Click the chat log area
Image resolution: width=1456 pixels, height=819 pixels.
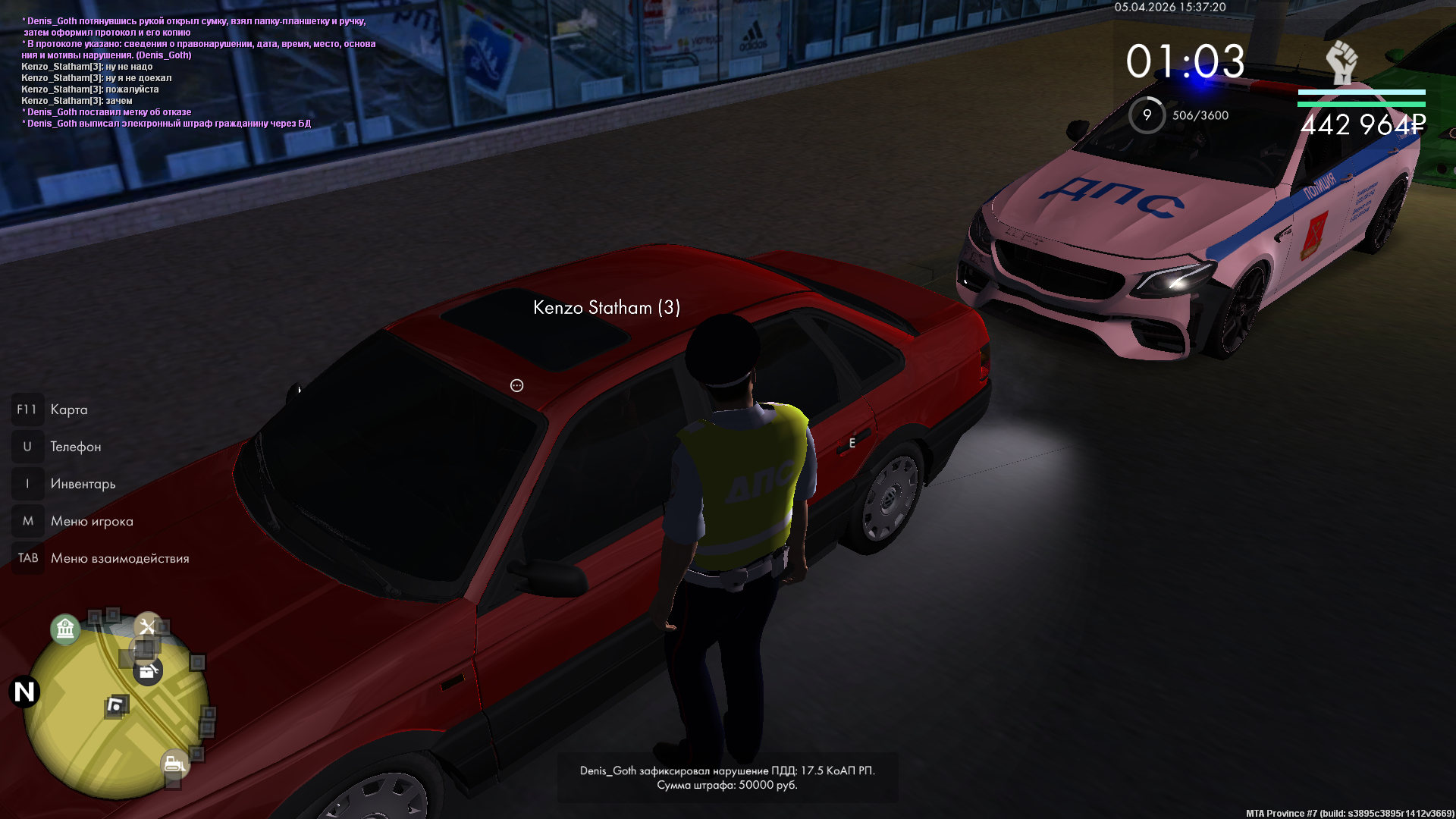point(197,72)
